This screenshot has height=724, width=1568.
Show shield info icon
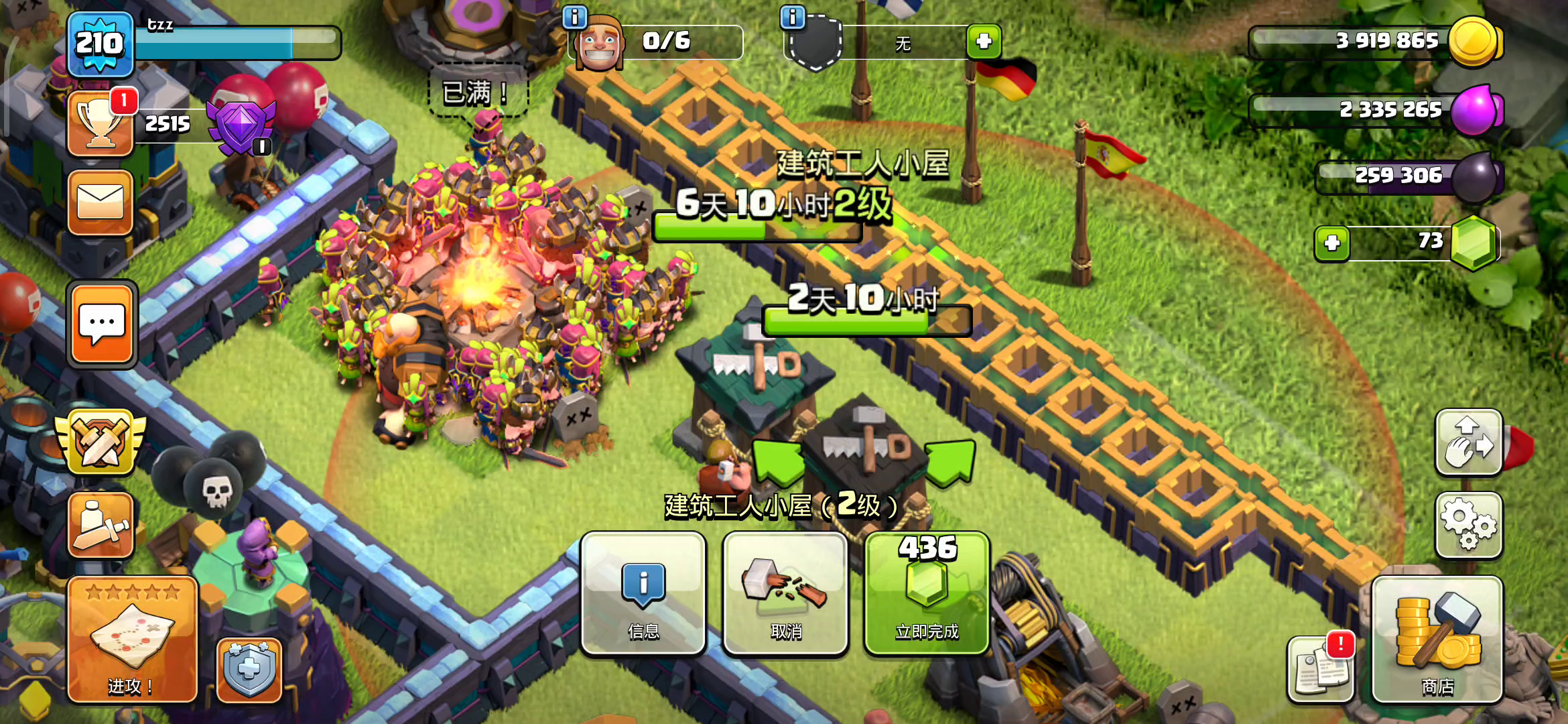[793, 17]
